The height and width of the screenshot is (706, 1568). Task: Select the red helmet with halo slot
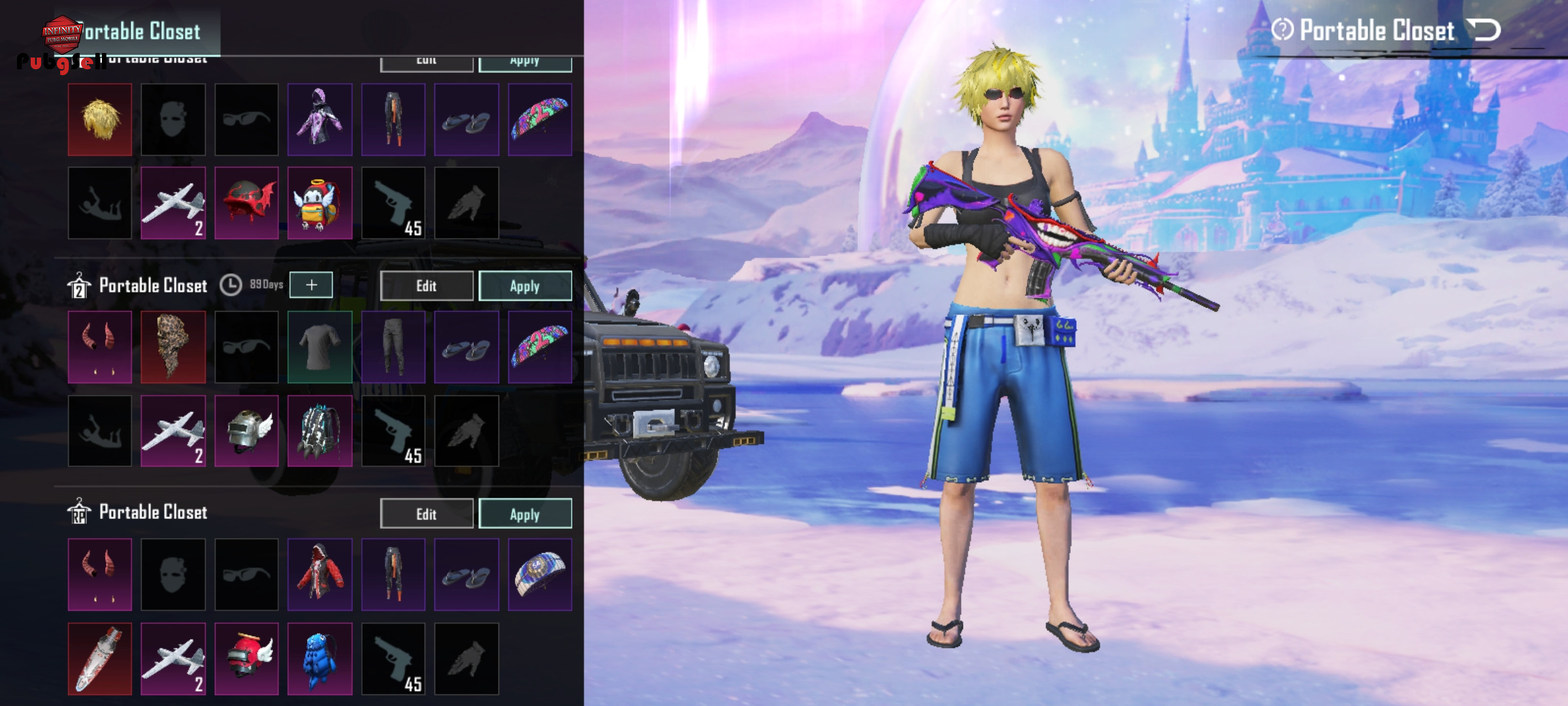tap(246, 658)
